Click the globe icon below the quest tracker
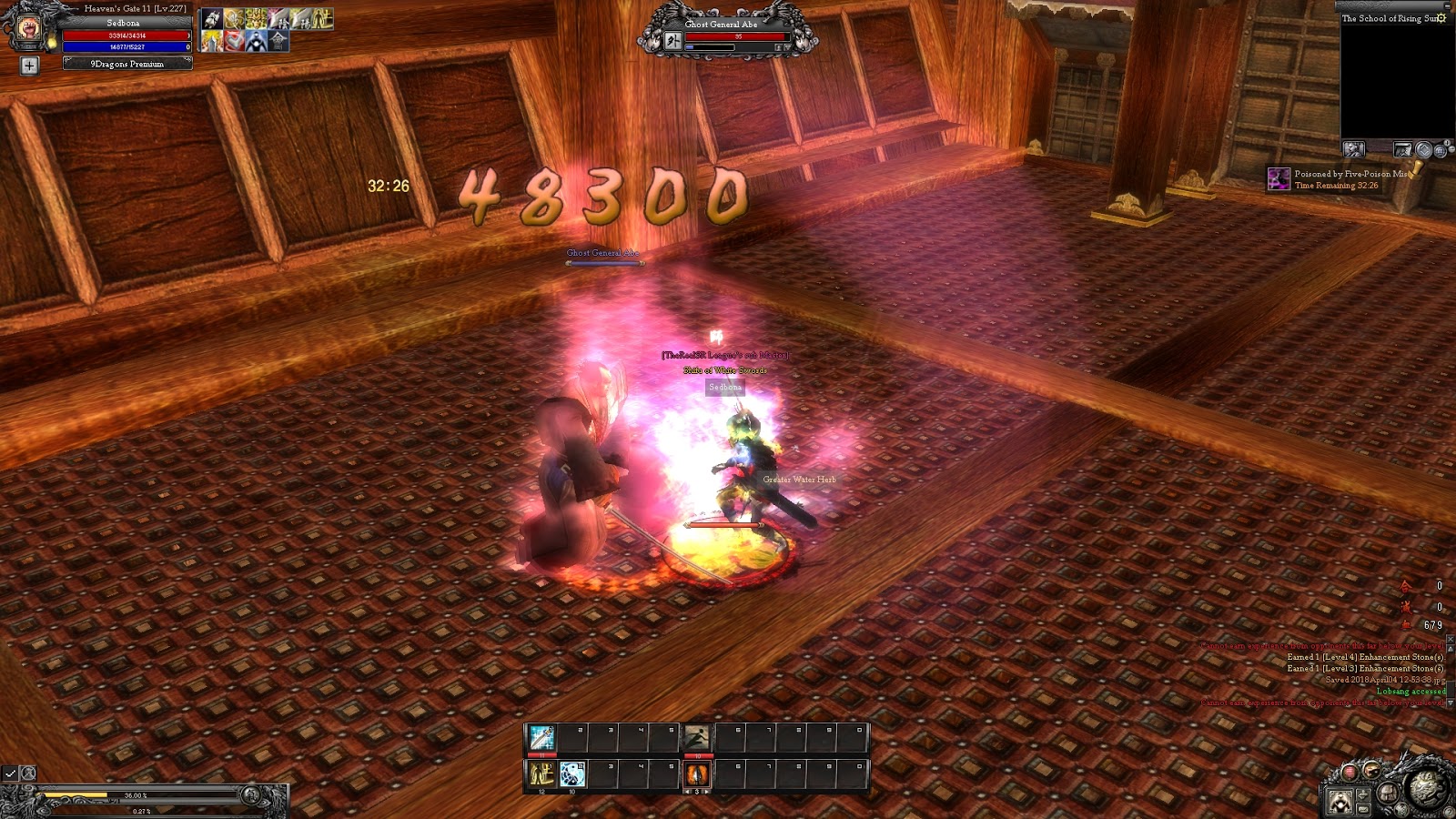This screenshot has height=819, width=1456. (1441, 151)
